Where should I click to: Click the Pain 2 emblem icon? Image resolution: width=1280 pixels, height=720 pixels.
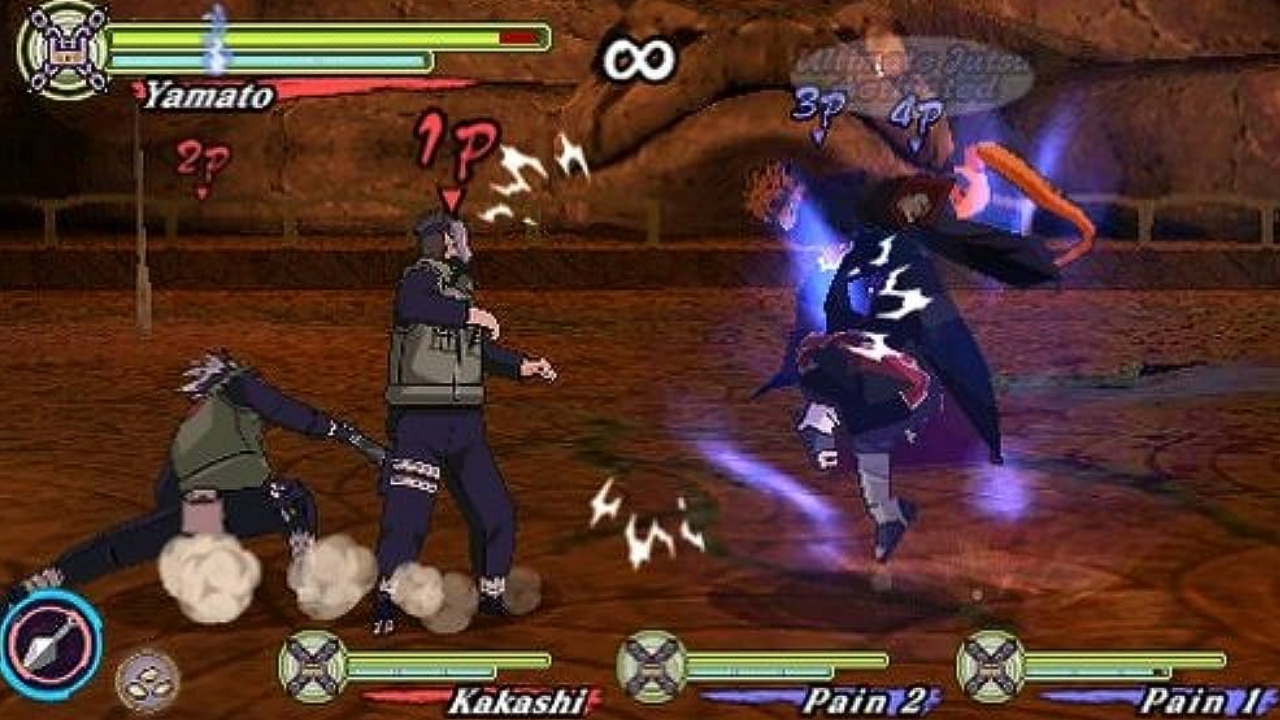click(650, 666)
